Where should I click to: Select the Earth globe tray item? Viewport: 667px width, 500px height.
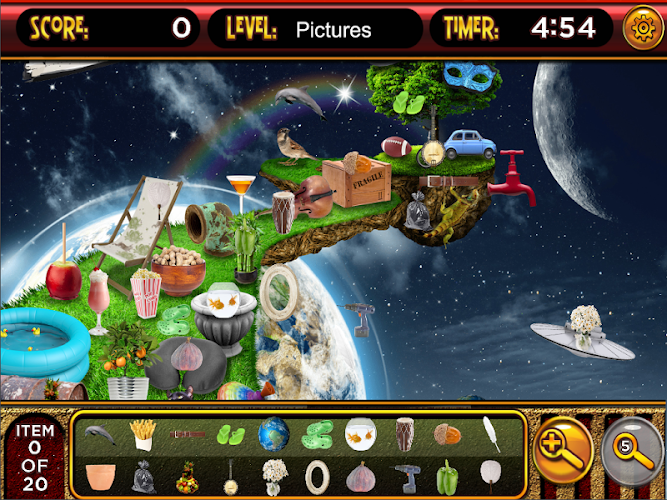(x=273, y=434)
